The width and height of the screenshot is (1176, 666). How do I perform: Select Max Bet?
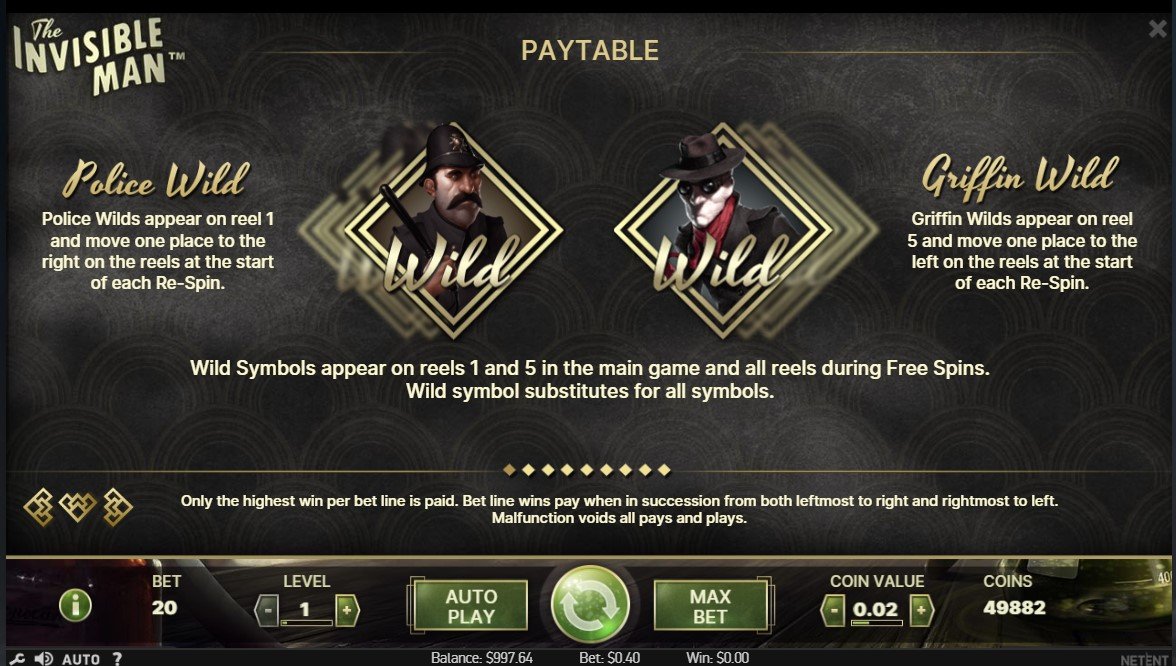[x=710, y=606]
